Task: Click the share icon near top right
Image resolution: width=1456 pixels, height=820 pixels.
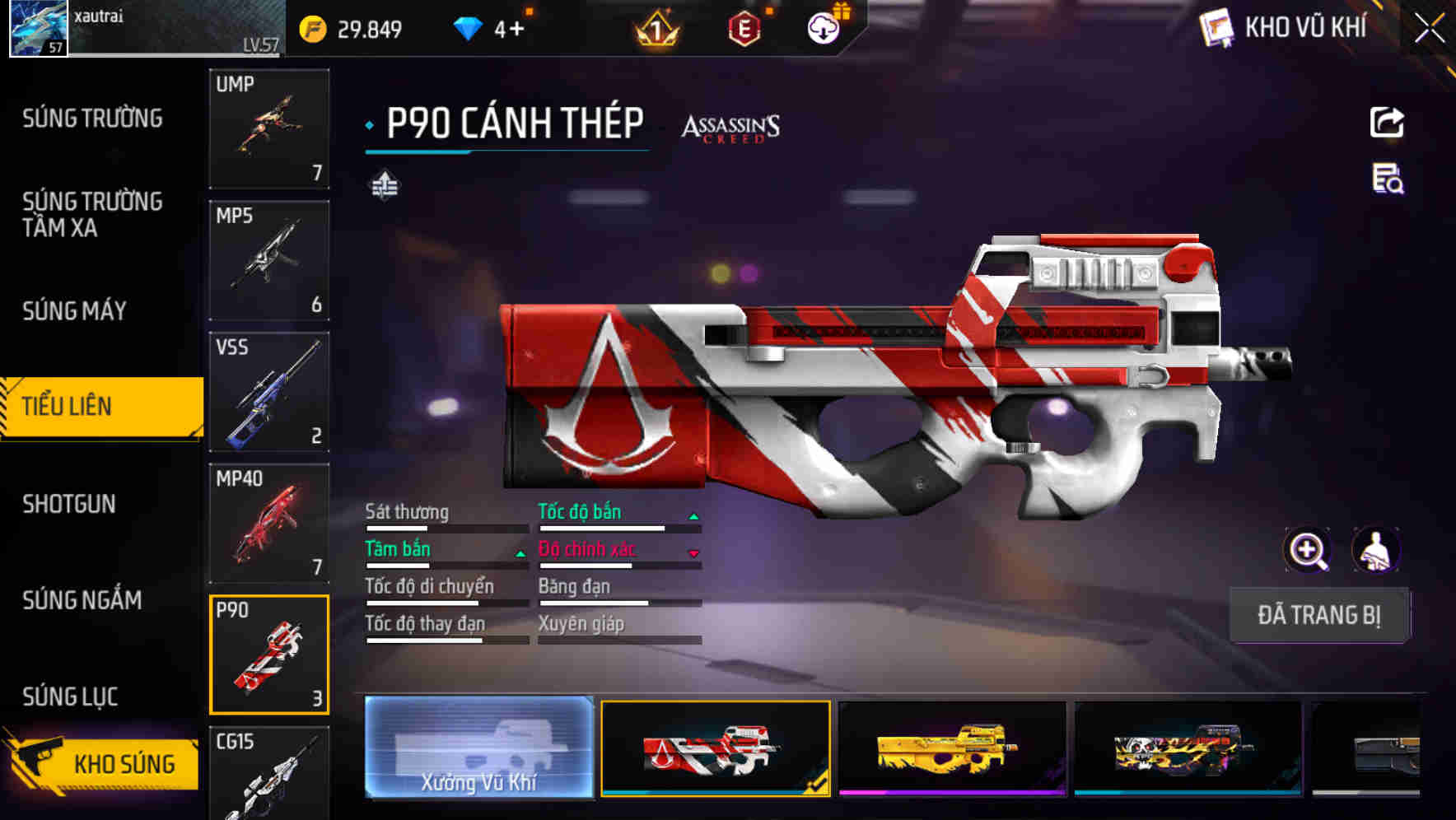Action: [x=1388, y=122]
